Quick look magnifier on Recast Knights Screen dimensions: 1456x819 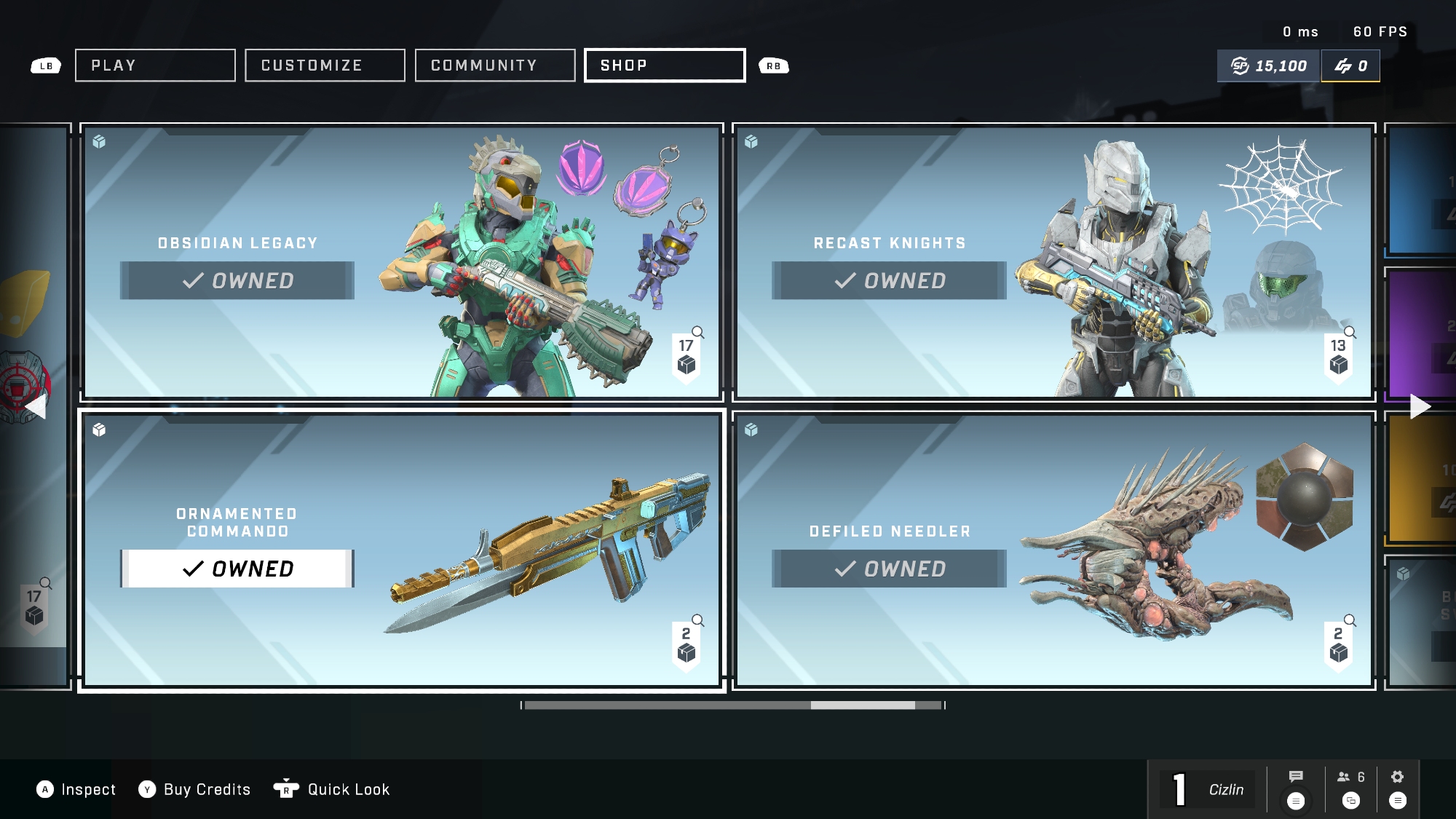1350,333
